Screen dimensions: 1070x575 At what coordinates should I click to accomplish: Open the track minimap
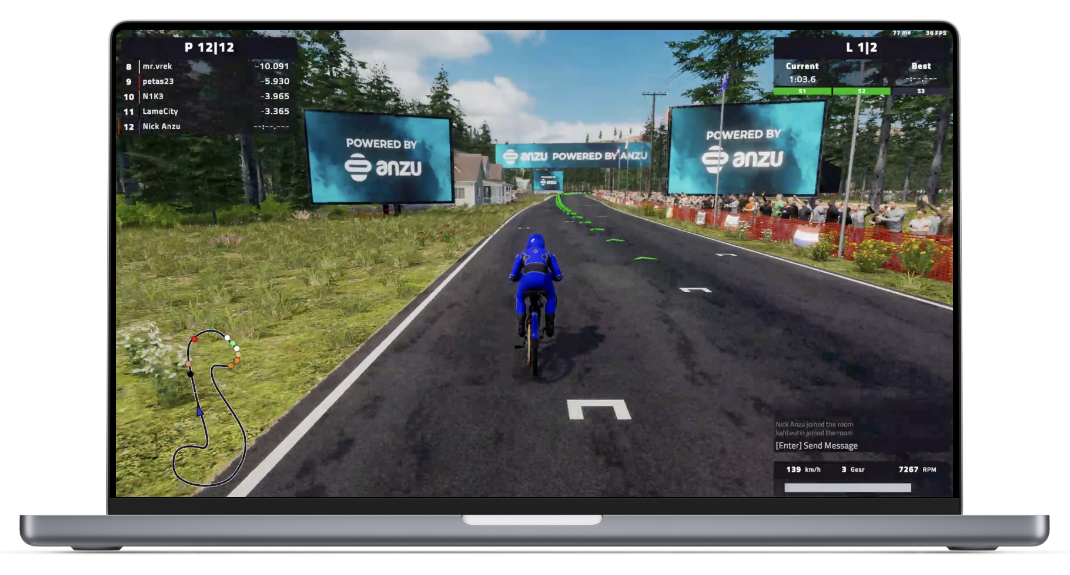coord(213,405)
